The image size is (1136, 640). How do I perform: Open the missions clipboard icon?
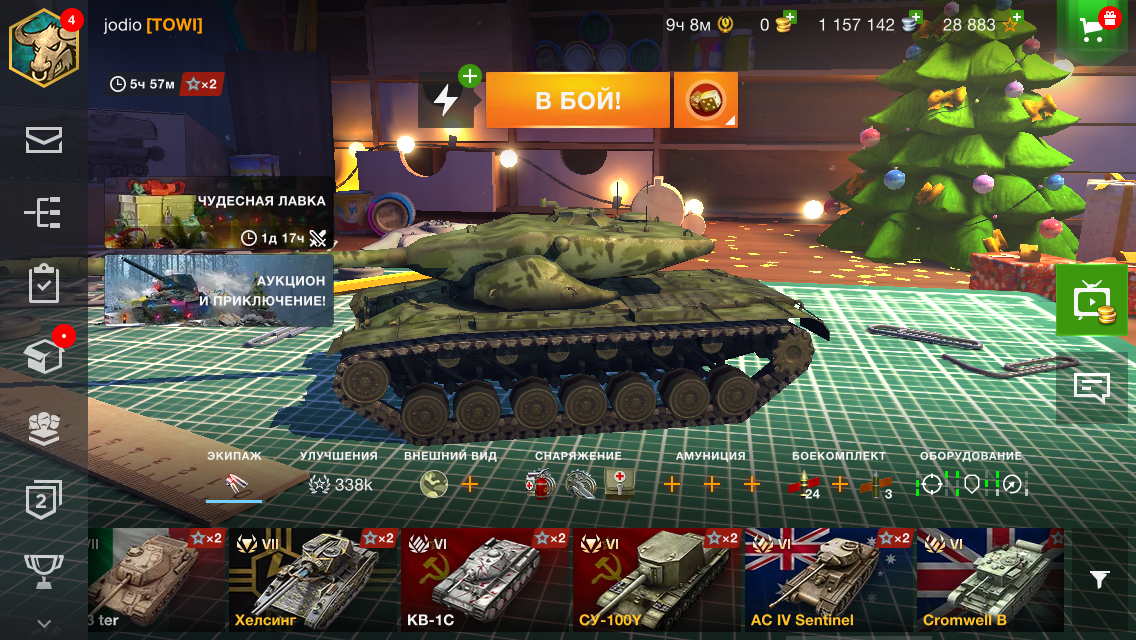pos(43,284)
